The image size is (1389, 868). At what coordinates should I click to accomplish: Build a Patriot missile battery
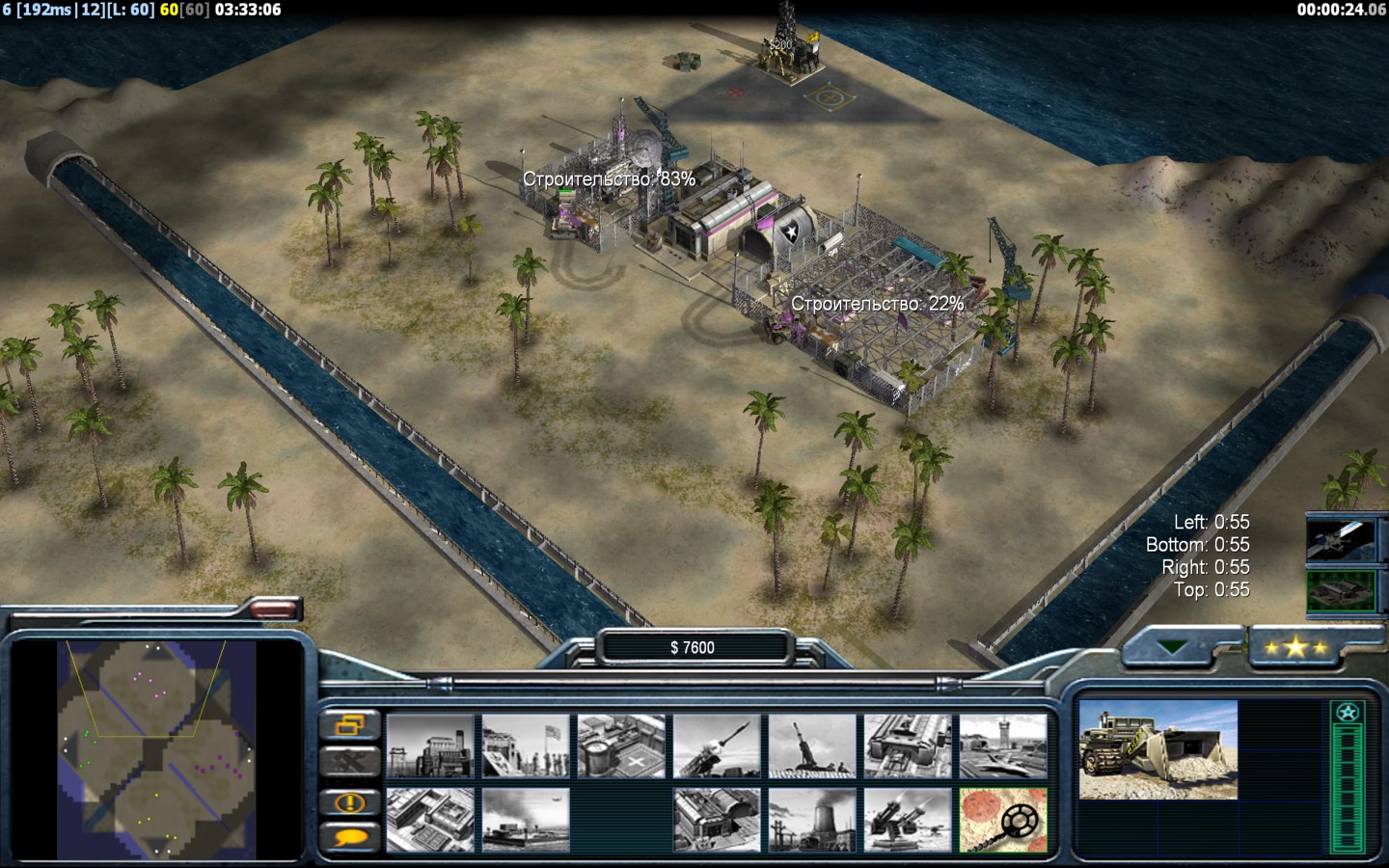point(717,746)
